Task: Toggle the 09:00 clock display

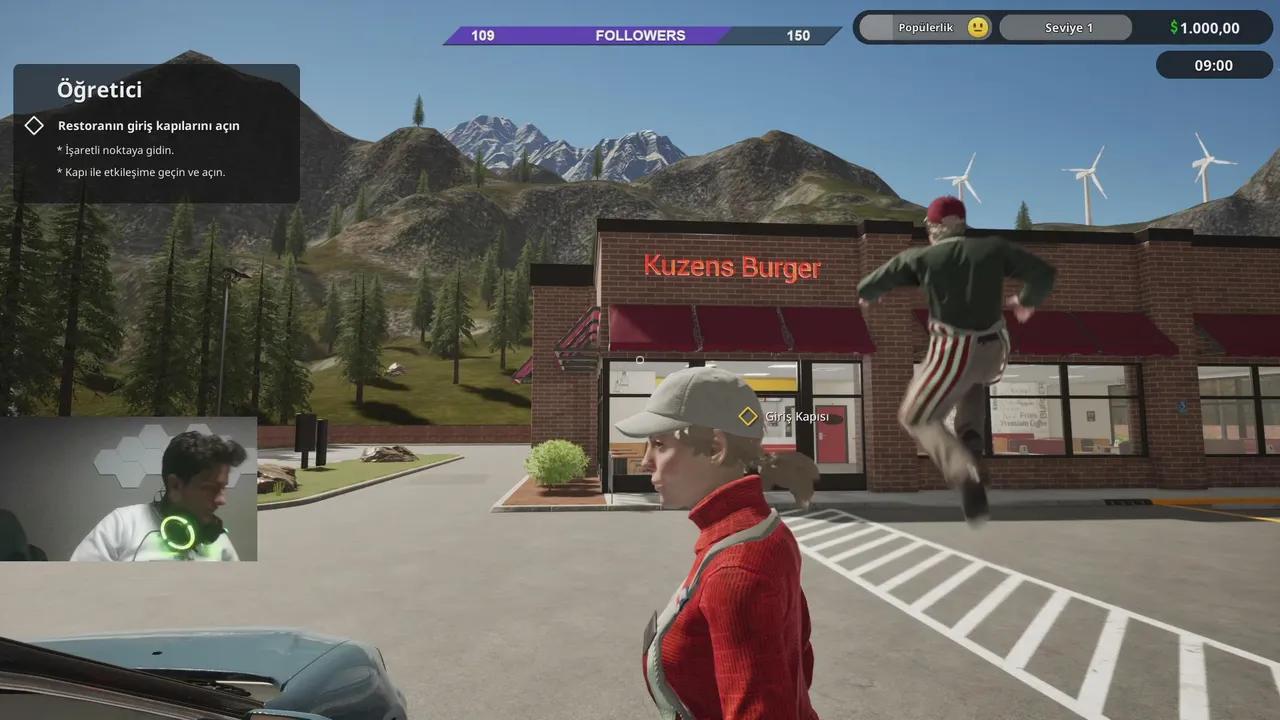Action: tap(1213, 64)
